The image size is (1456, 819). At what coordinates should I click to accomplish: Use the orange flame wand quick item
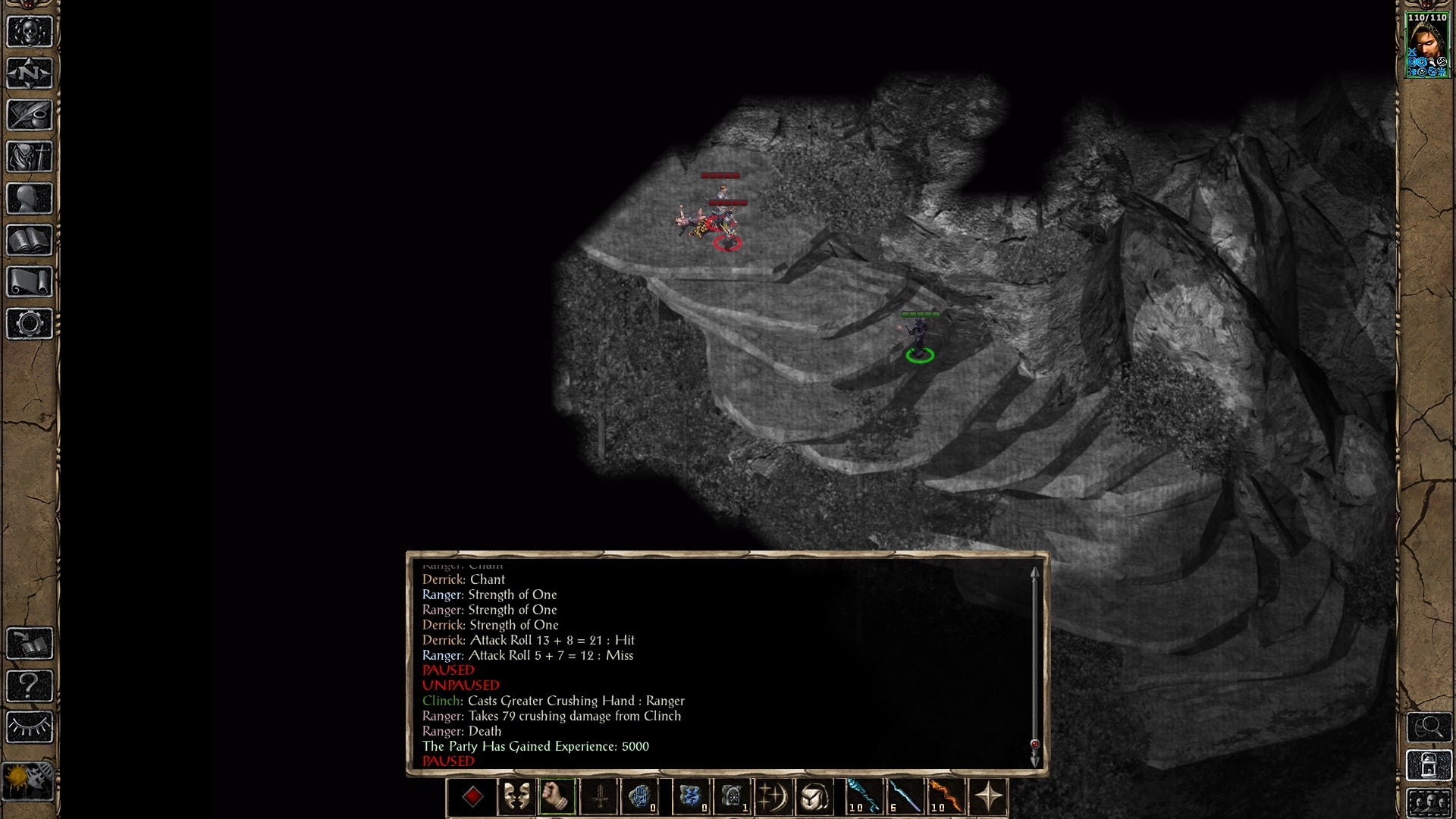click(x=944, y=797)
